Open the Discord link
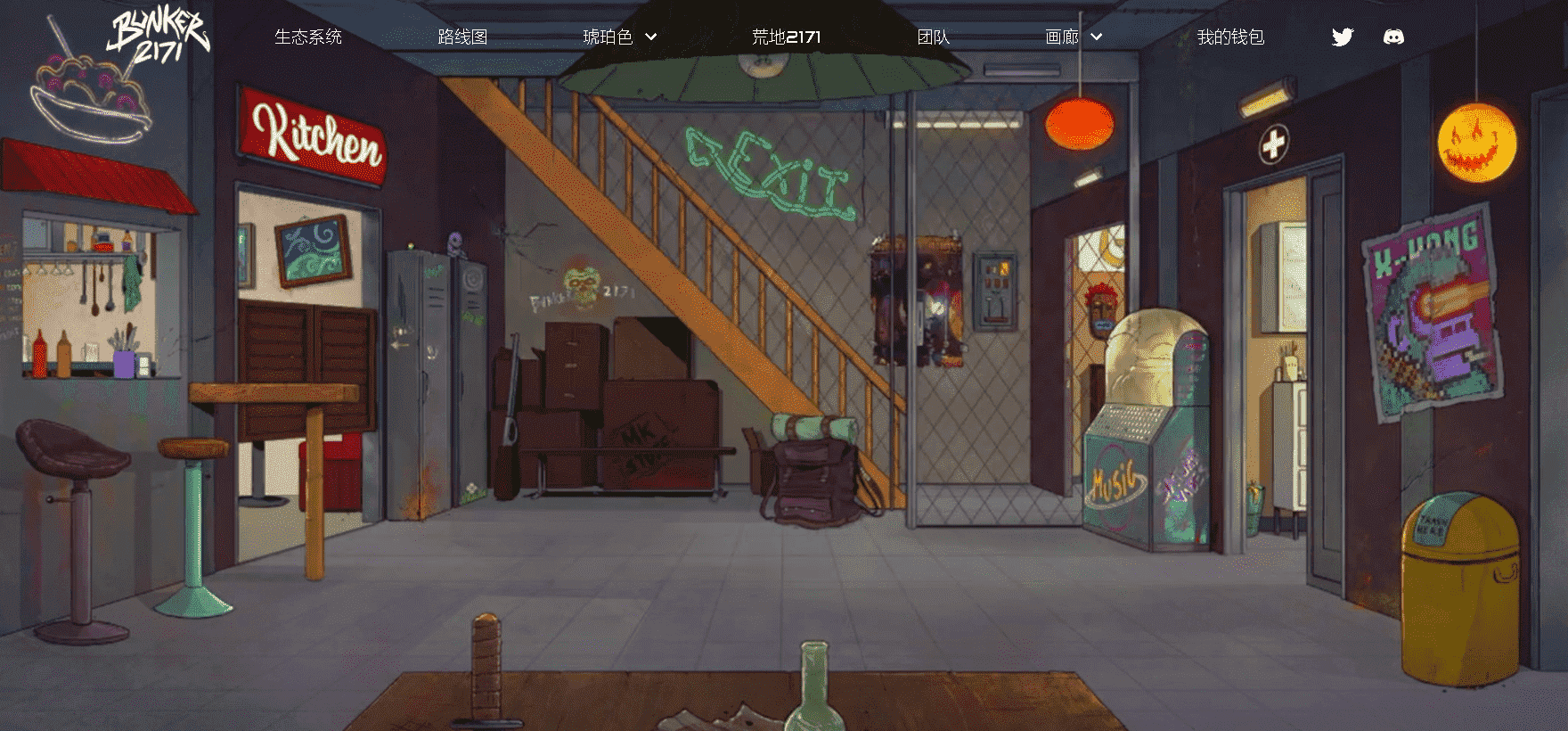The image size is (1568, 731). (x=1393, y=37)
